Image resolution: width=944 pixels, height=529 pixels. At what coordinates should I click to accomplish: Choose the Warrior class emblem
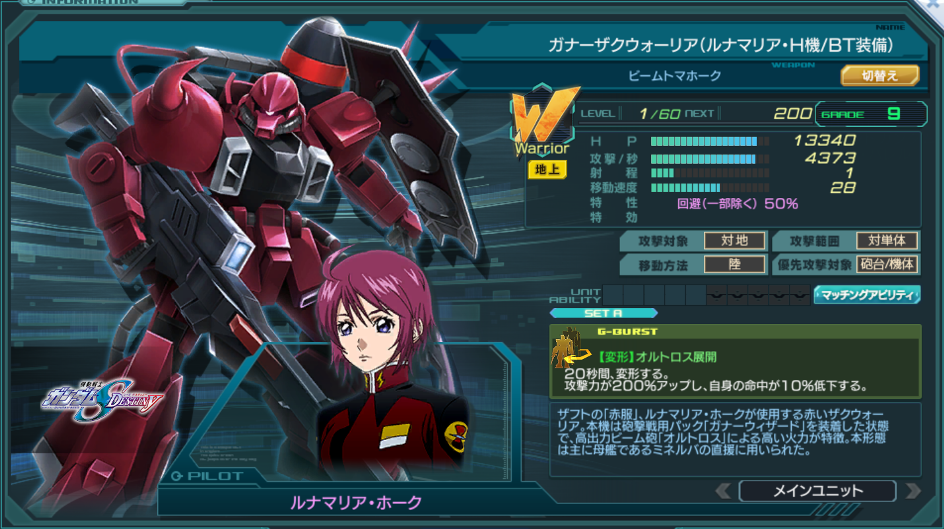544,122
